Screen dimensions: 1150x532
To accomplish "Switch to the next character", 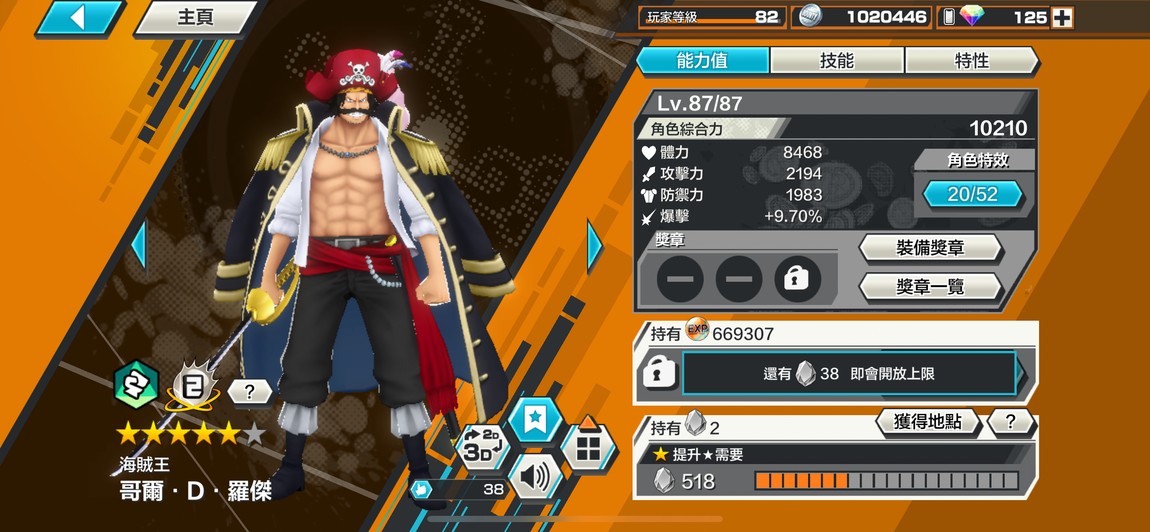I will point(594,245).
